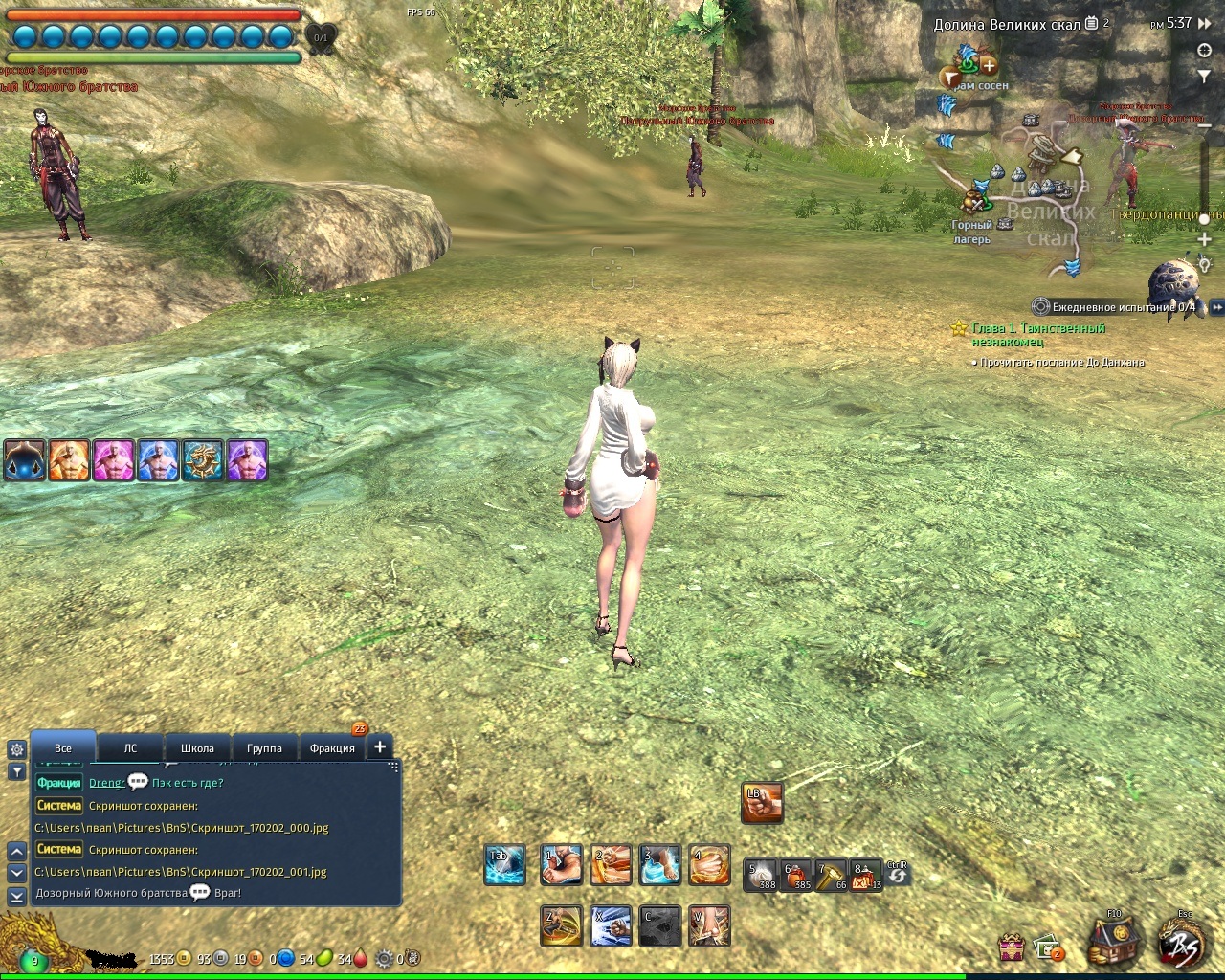This screenshot has height=980, width=1225.
Task: Use the dumpling item in slot 5
Action: [x=763, y=875]
